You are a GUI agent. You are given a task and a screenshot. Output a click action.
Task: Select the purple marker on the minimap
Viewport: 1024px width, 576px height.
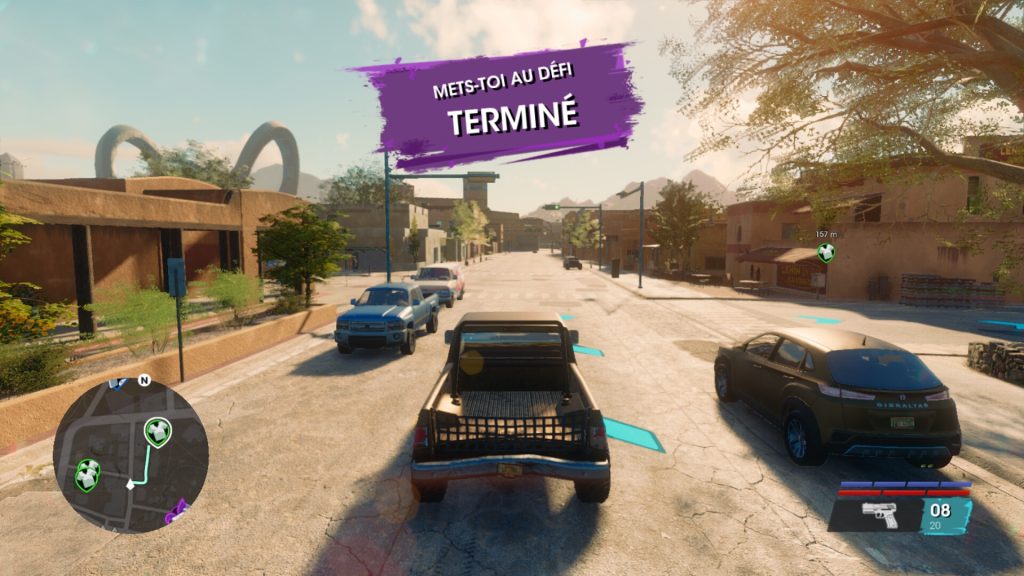(x=179, y=510)
